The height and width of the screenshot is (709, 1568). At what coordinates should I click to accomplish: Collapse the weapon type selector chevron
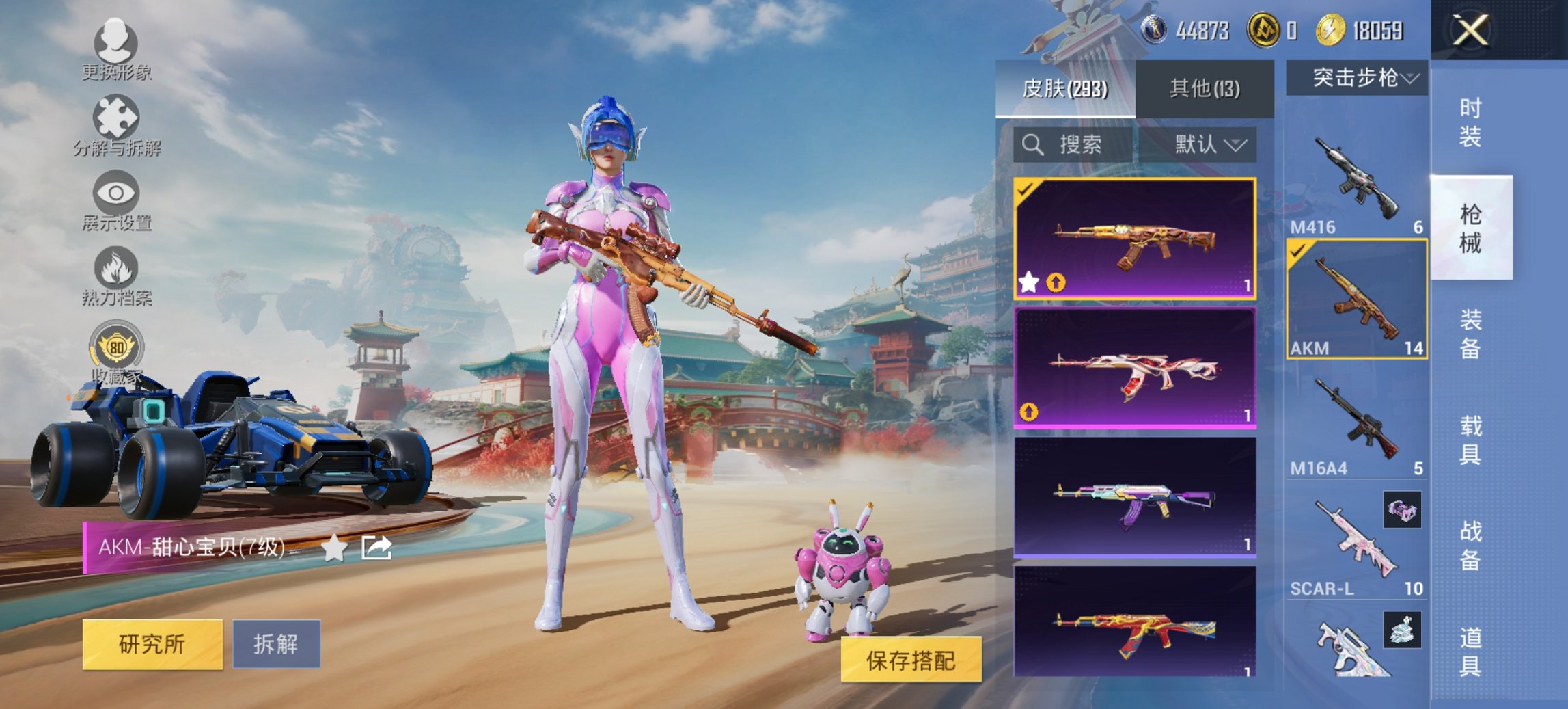tap(1411, 77)
